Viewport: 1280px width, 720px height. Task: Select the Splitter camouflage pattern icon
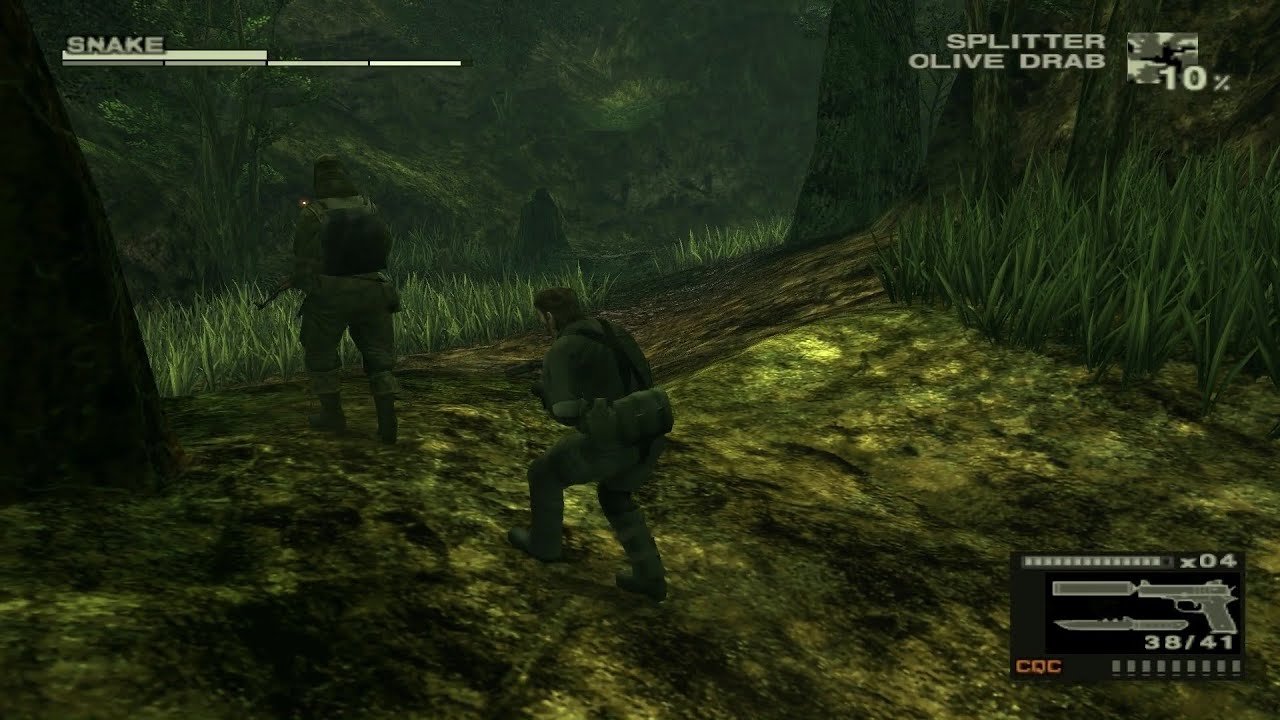pos(1160,55)
